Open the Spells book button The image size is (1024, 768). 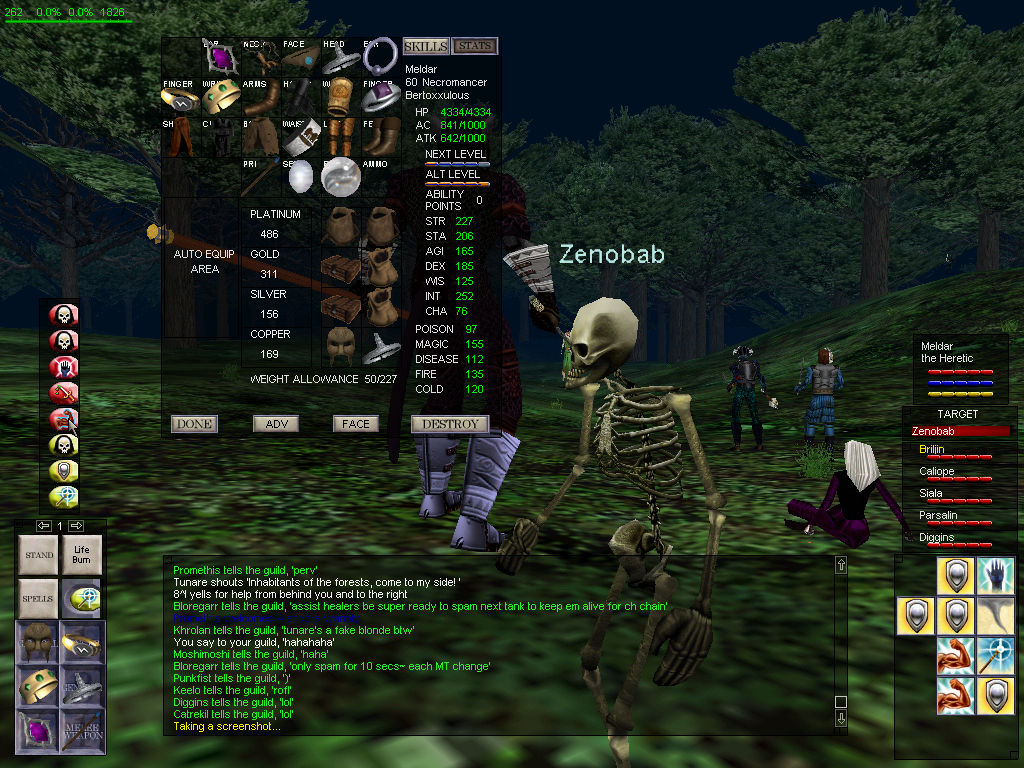coord(39,598)
